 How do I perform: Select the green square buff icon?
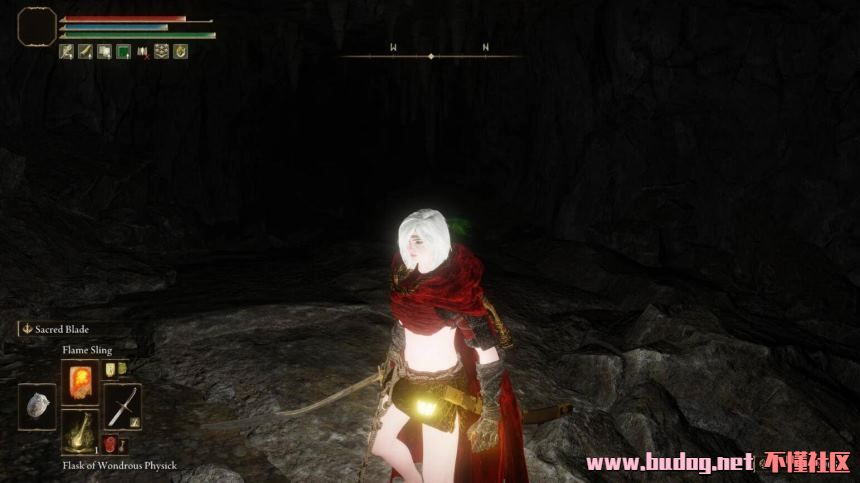click(x=123, y=52)
